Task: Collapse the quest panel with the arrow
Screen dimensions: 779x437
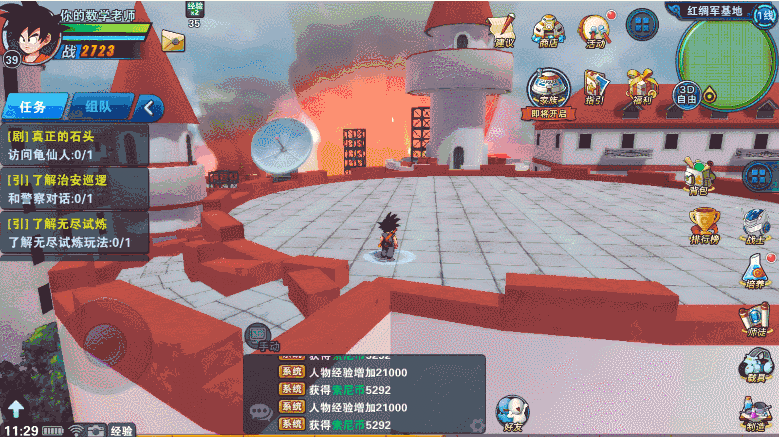Action: [x=150, y=107]
